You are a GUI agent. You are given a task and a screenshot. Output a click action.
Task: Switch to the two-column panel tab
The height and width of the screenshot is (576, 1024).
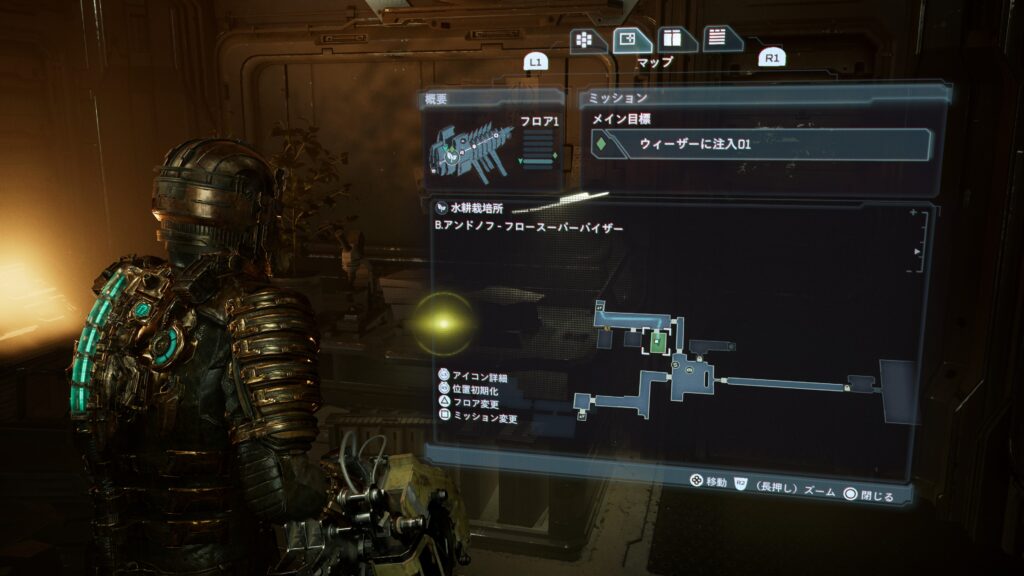tap(676, 40)
